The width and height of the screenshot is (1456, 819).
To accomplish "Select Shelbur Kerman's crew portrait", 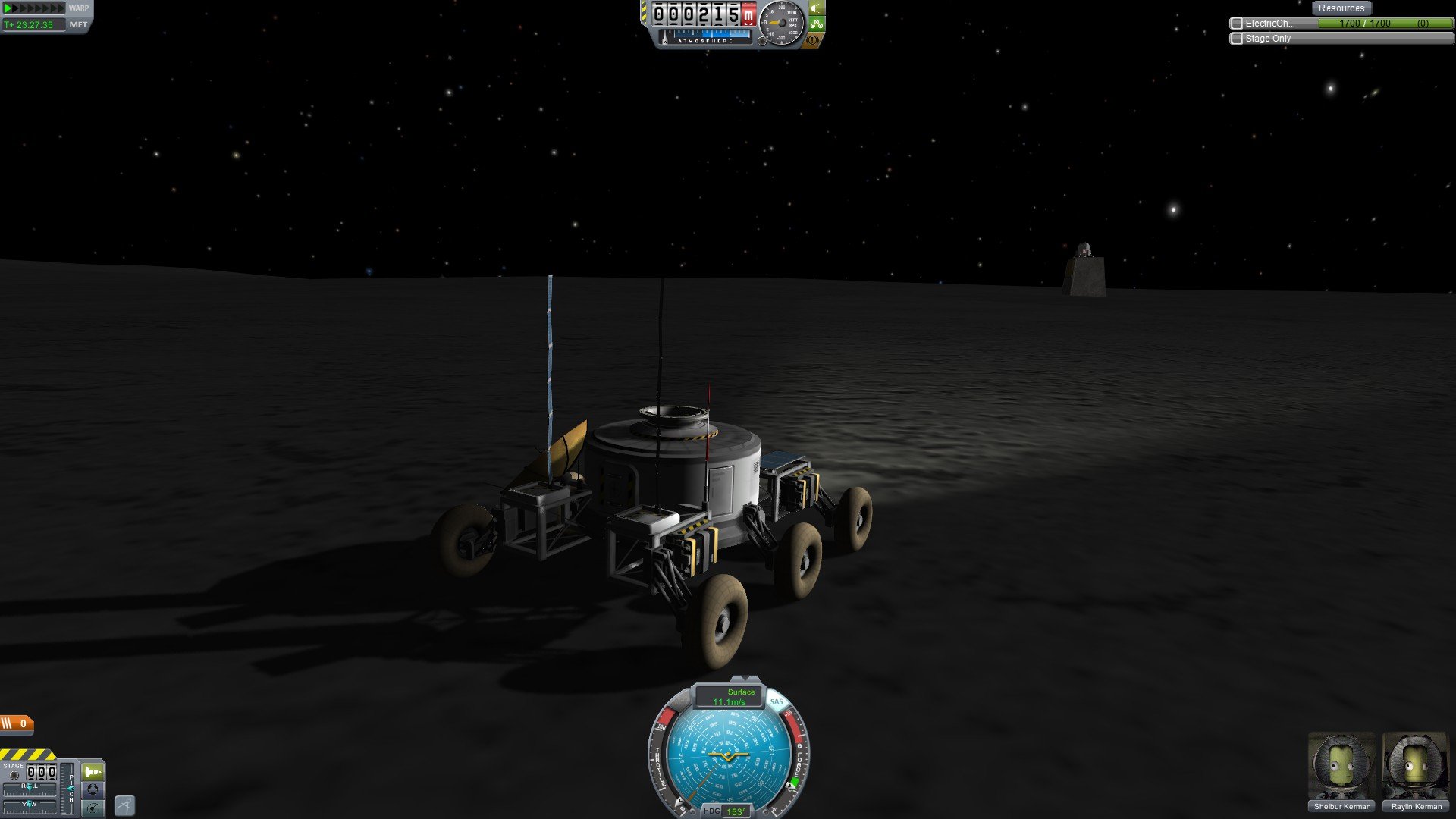I will tap(1341, 766).
